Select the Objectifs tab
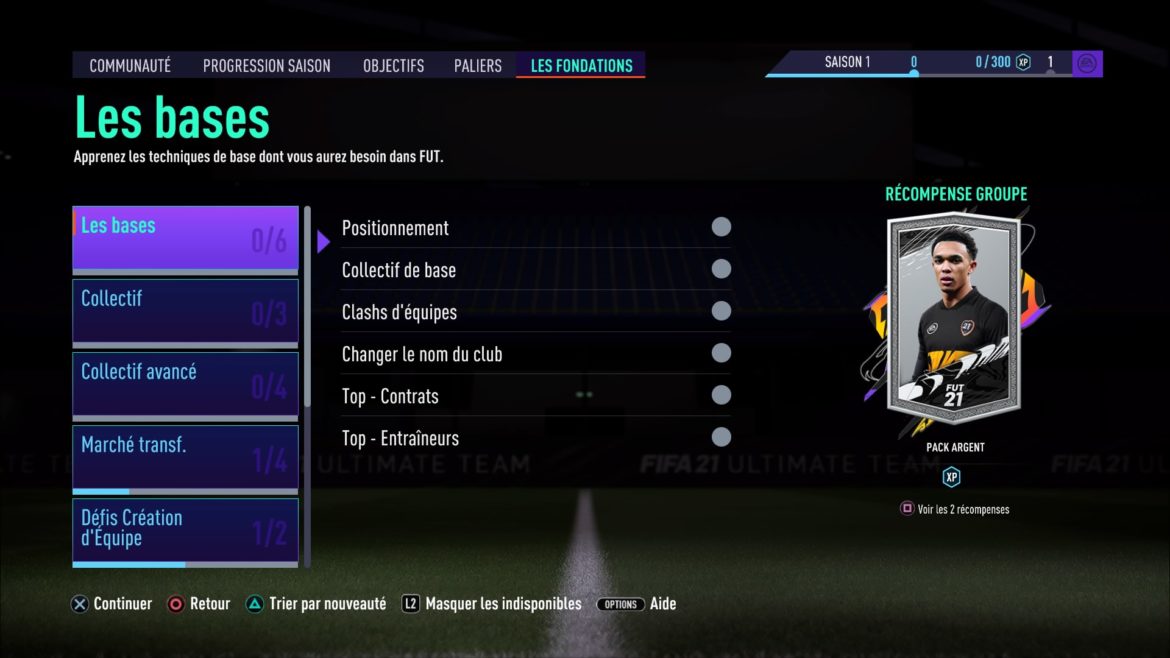 click(x=393, y=66)
